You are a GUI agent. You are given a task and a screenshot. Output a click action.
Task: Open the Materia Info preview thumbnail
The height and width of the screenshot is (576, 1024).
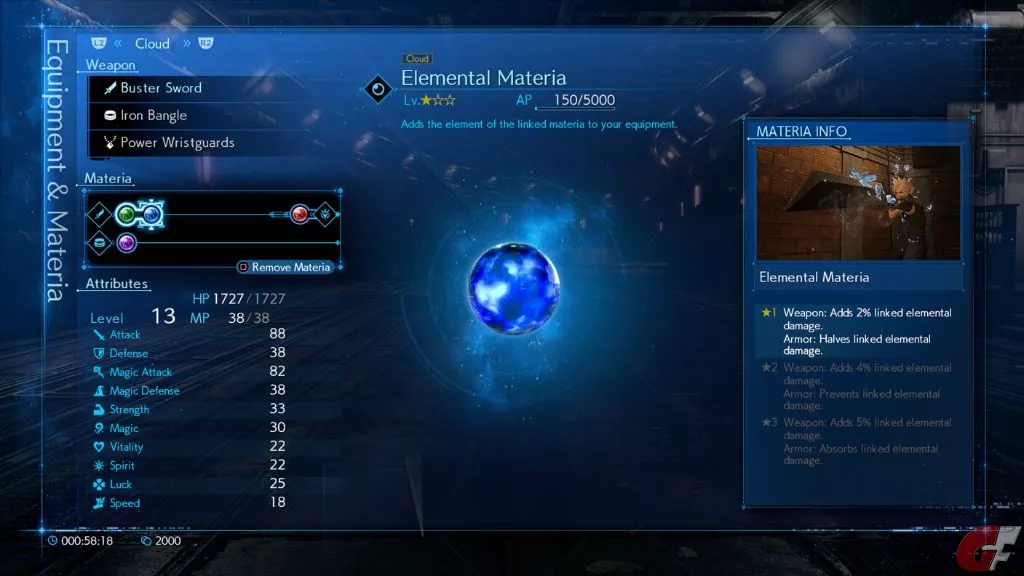coord(858,203)
